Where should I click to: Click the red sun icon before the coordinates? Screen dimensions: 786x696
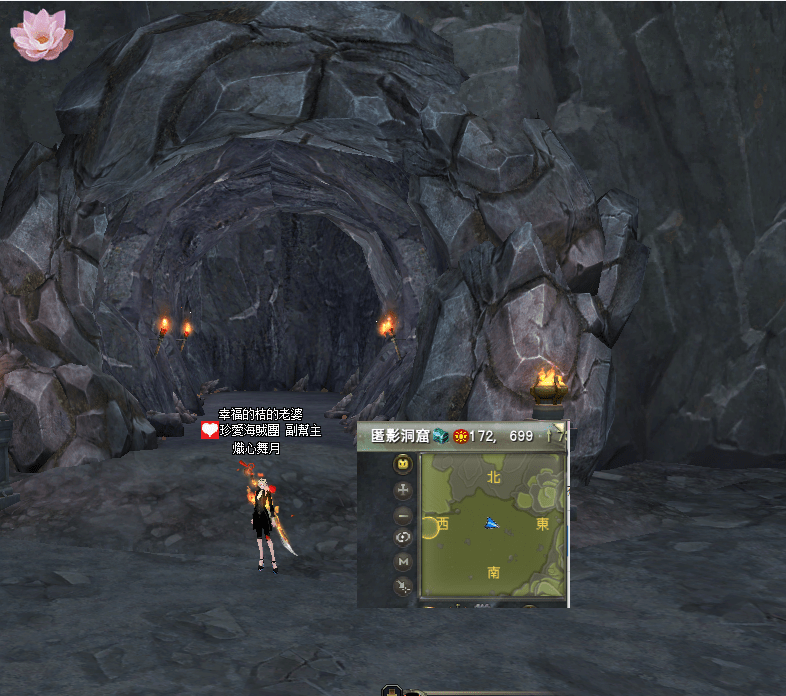460,436
